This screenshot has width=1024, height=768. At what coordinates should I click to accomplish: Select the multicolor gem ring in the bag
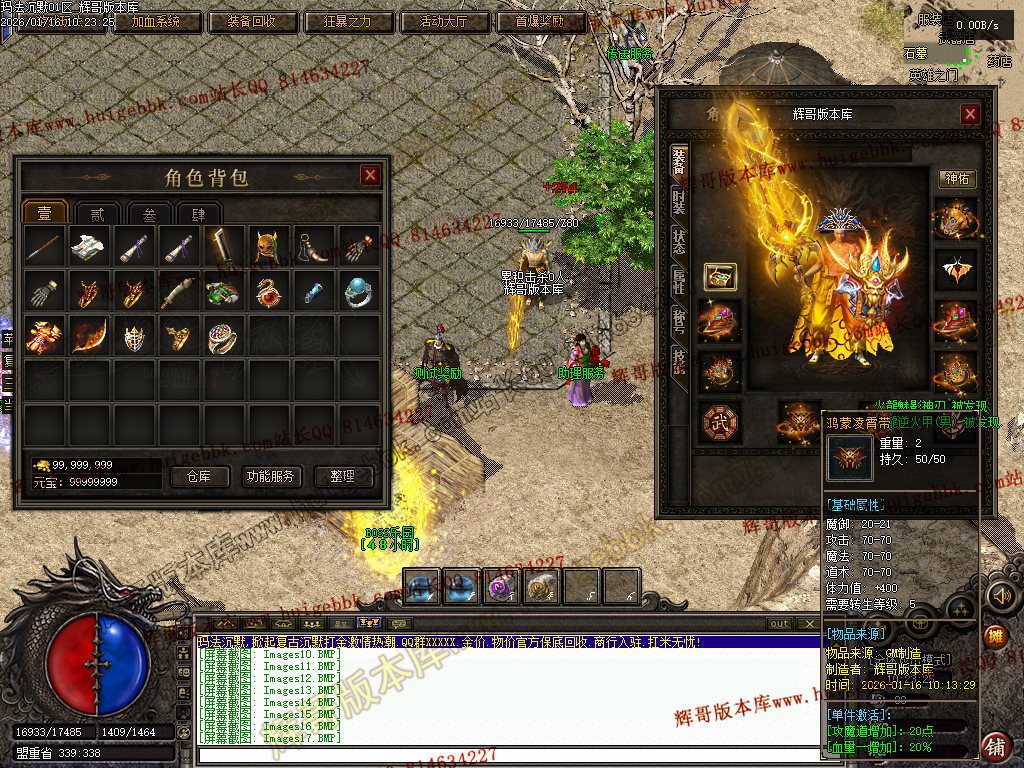point(221,337)
